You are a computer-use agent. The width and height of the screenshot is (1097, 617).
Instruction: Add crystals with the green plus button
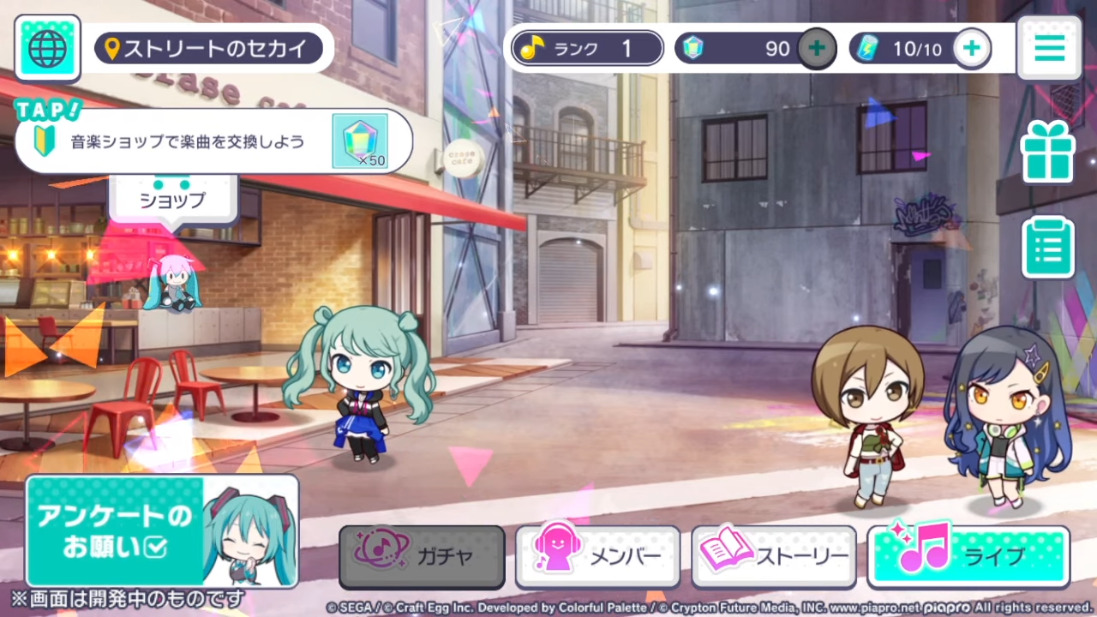coord(816,48)
